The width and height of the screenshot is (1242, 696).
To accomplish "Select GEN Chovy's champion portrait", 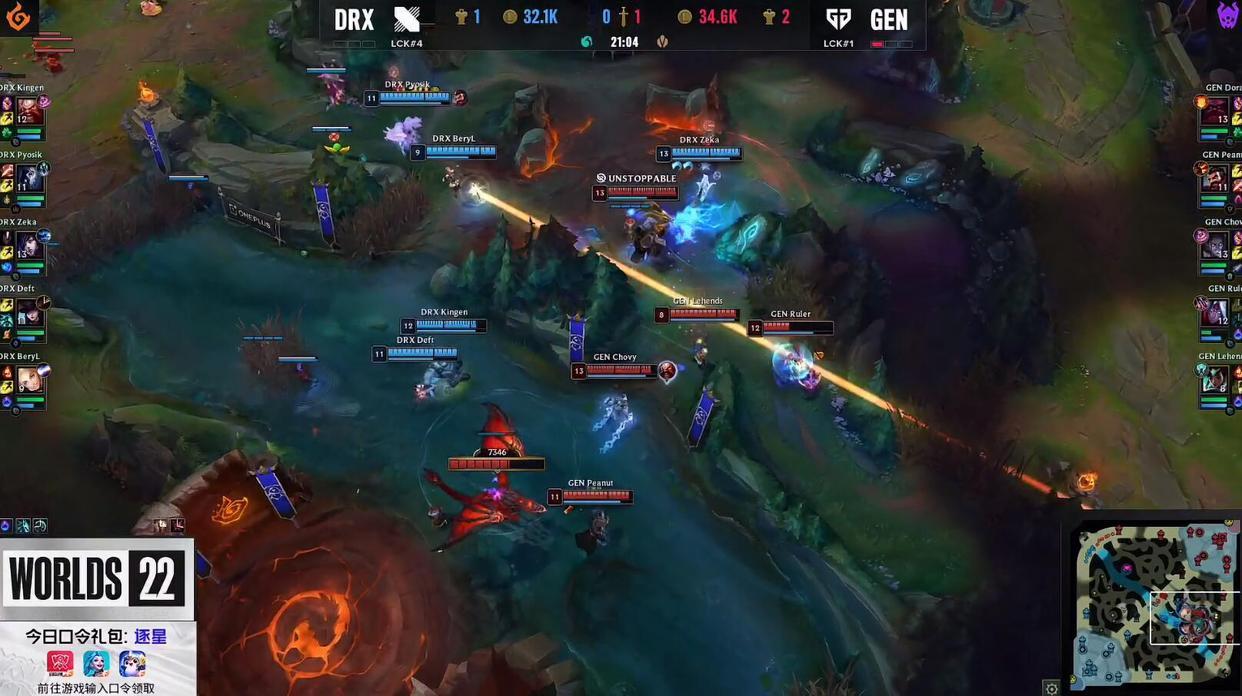I will pyautogui.click(x=1215, y=245).
